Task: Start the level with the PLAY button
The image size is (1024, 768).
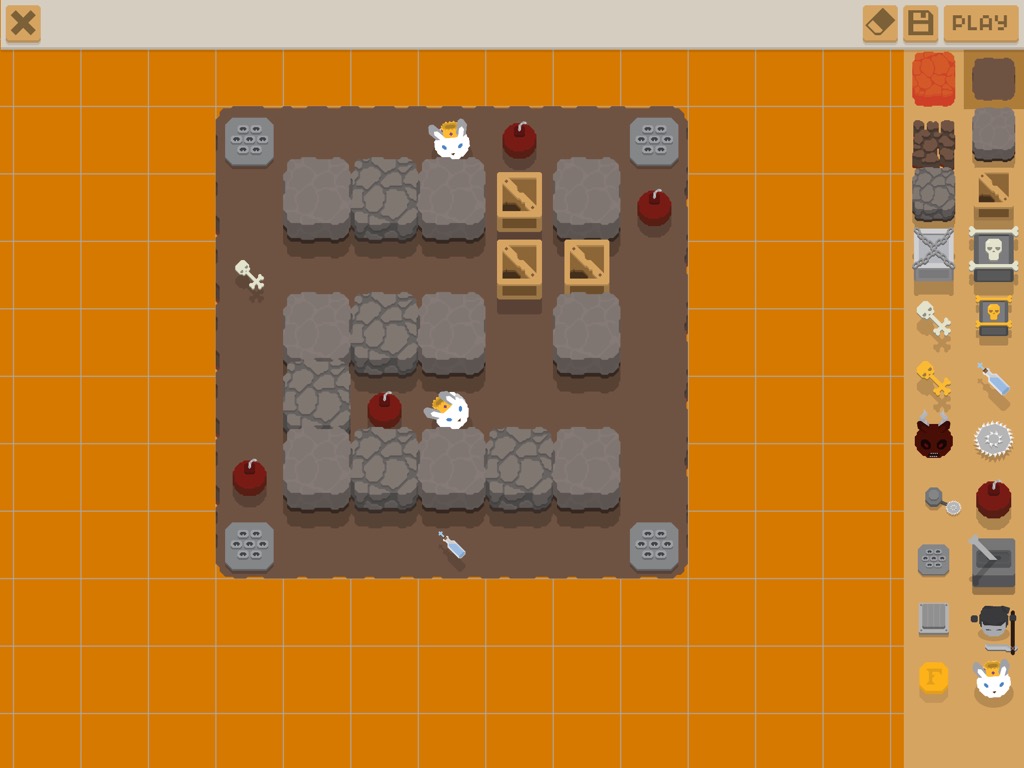Action: pyautogui.click(x=980, y=23)
